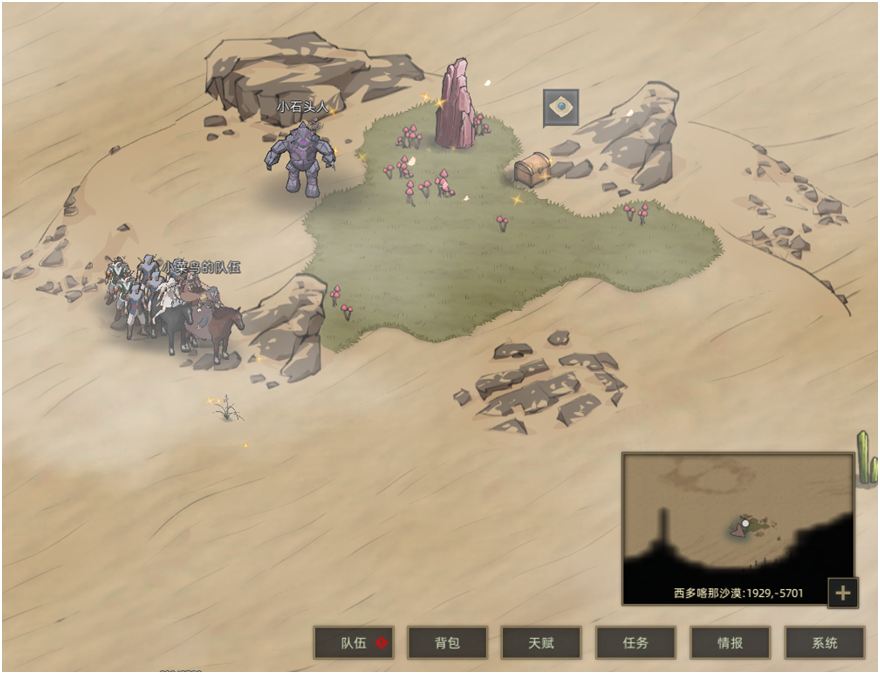Expand the minimap with the plus button
This screenshot has height=674, width=880.
click(x=842, y=592)
